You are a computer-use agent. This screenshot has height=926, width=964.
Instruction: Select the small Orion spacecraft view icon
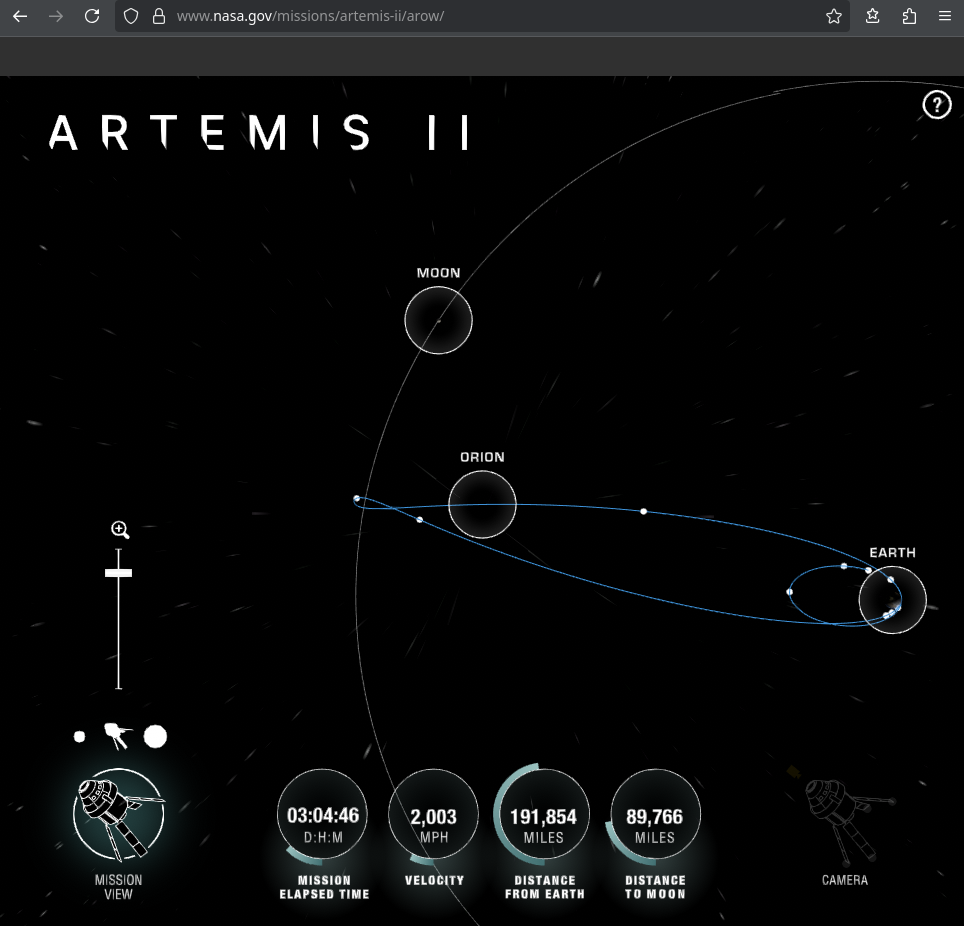(117, 737)
